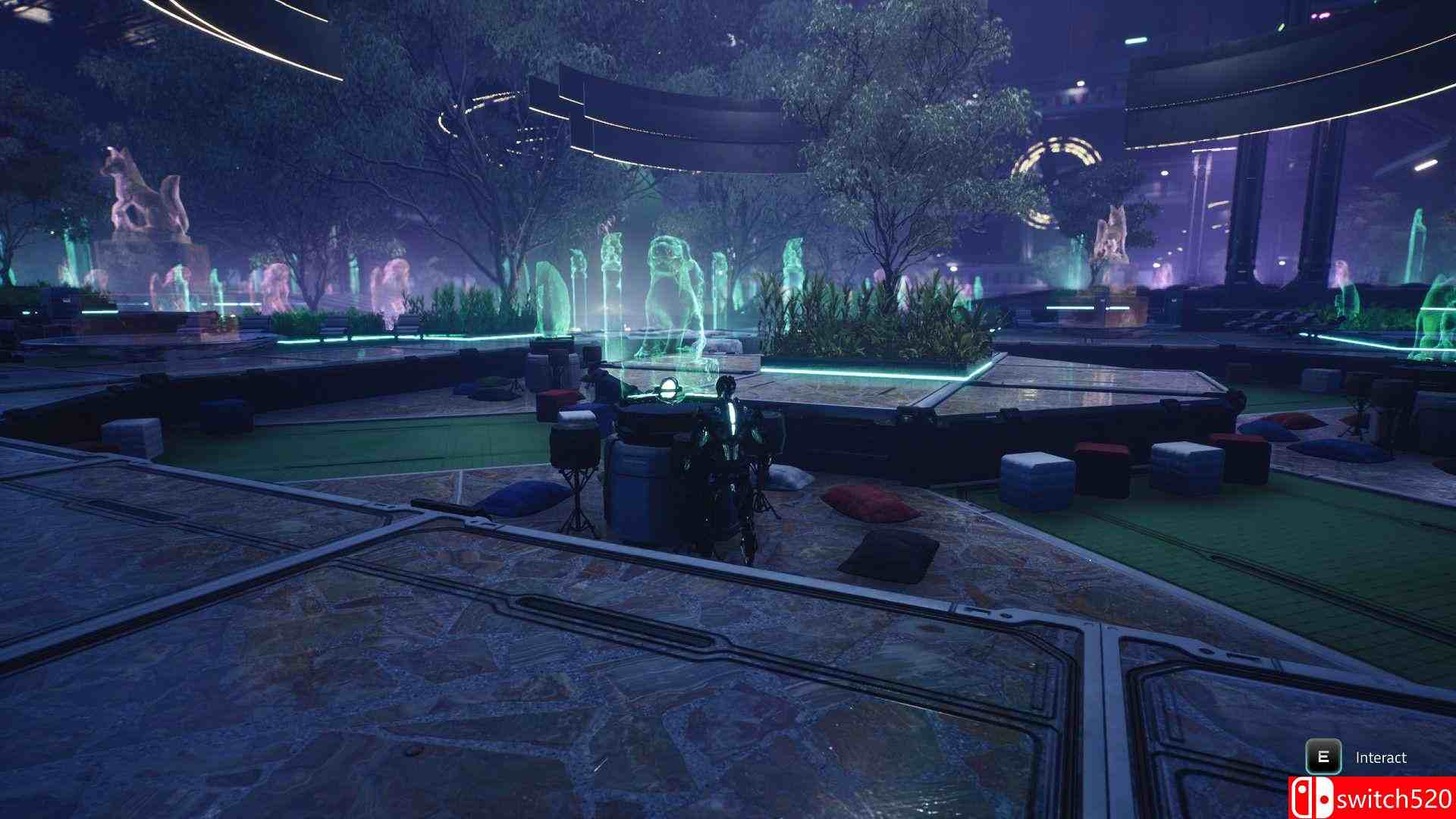This screenshot has width=1456, height=819.
Task: Select the pink fox statue on the pedestal
Action: click(144, 190)
